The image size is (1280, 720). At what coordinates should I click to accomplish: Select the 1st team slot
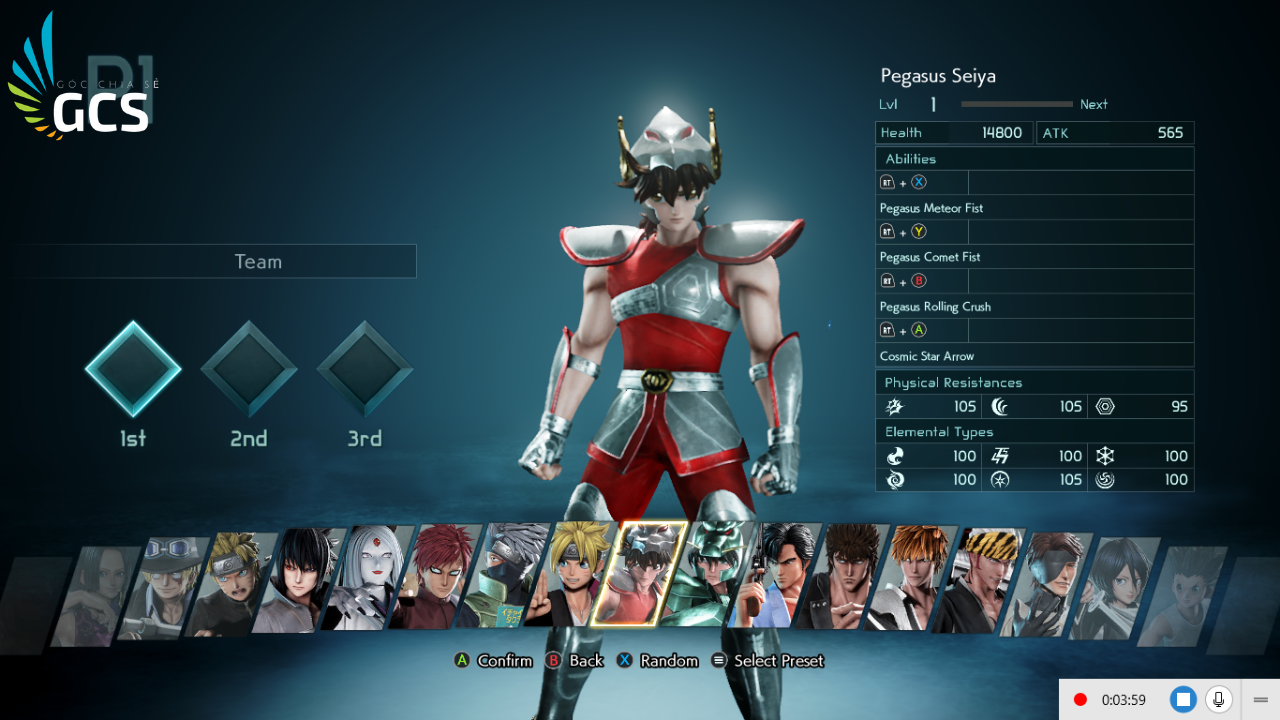pyautogui.click(x=133, y=369)
